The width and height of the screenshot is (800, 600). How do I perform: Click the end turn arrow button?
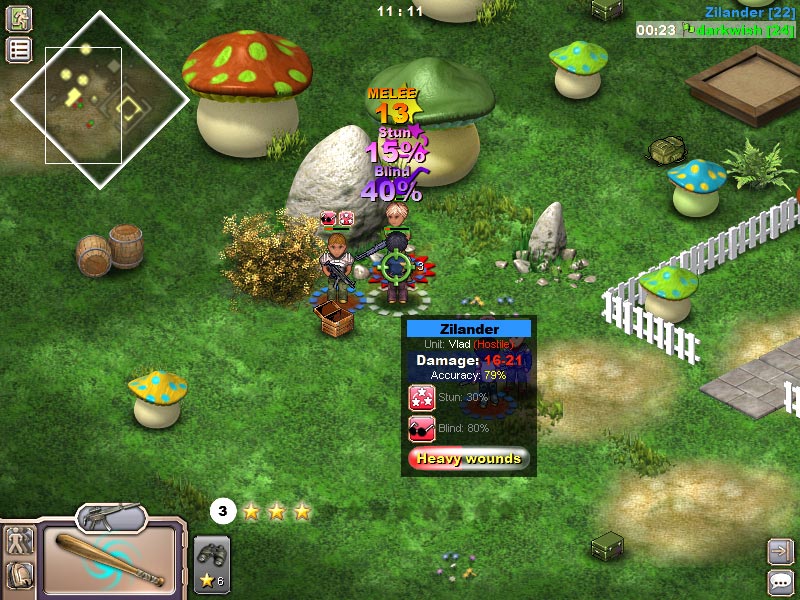coord(780,551)
